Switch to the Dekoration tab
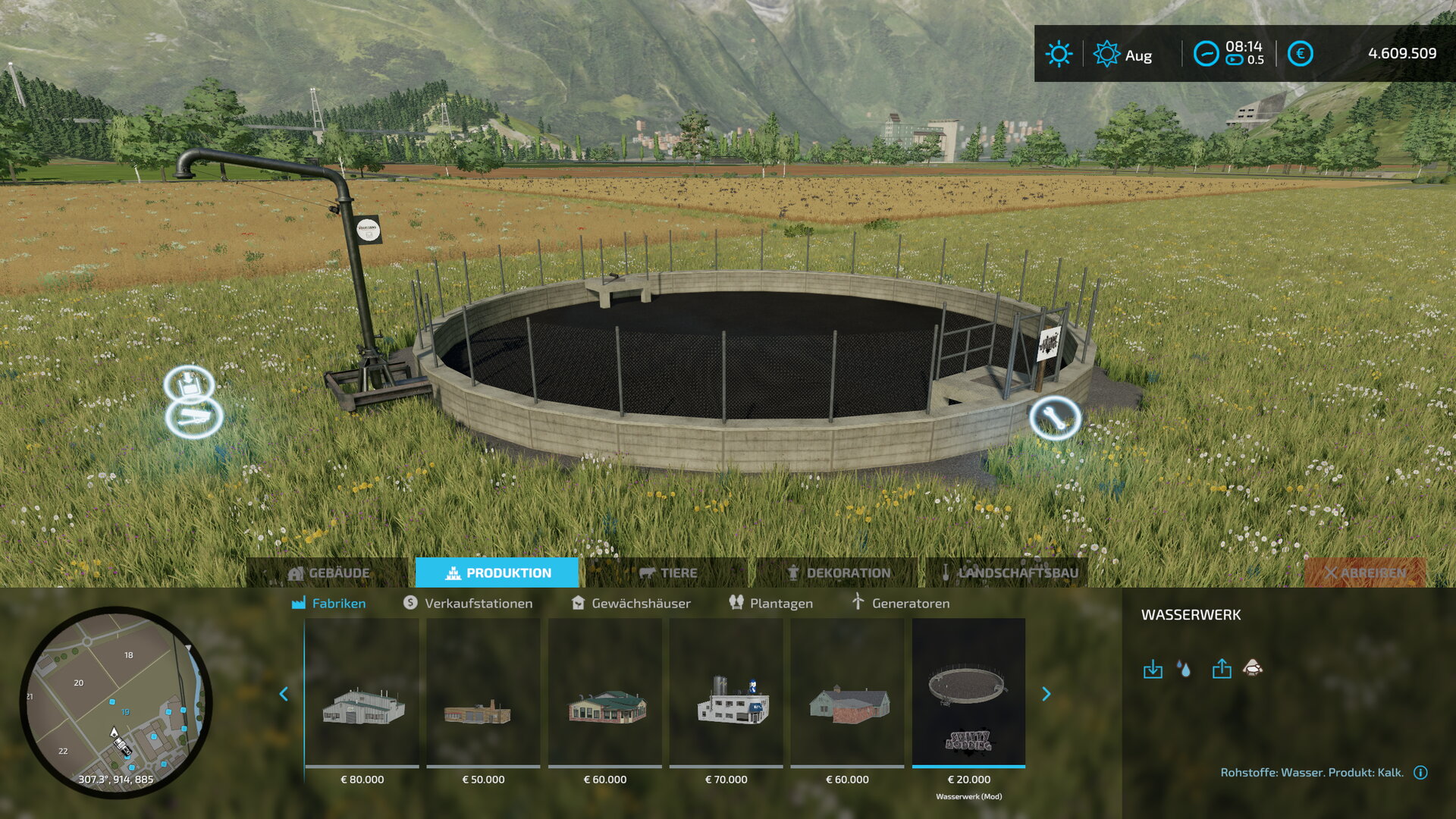Image resolution: width=1456 pixels, height=819 pixels. [x=839, y=573]
